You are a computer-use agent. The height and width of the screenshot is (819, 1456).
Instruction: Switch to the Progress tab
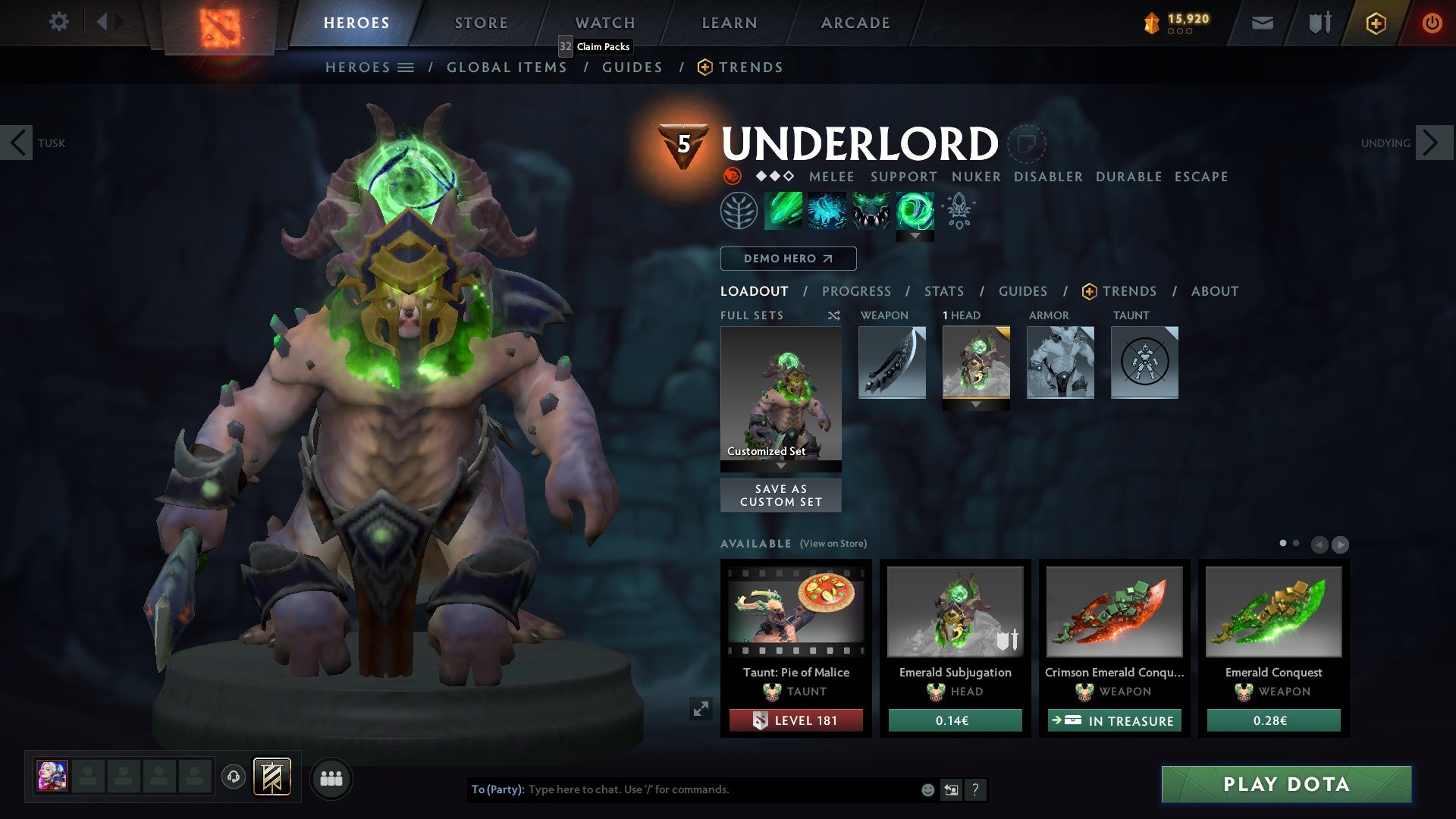click(x=857, y=291)
